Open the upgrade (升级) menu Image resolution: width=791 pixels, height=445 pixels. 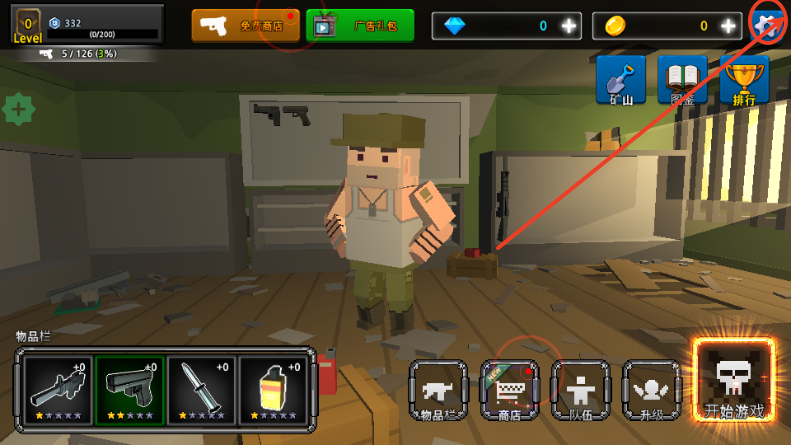652,390
